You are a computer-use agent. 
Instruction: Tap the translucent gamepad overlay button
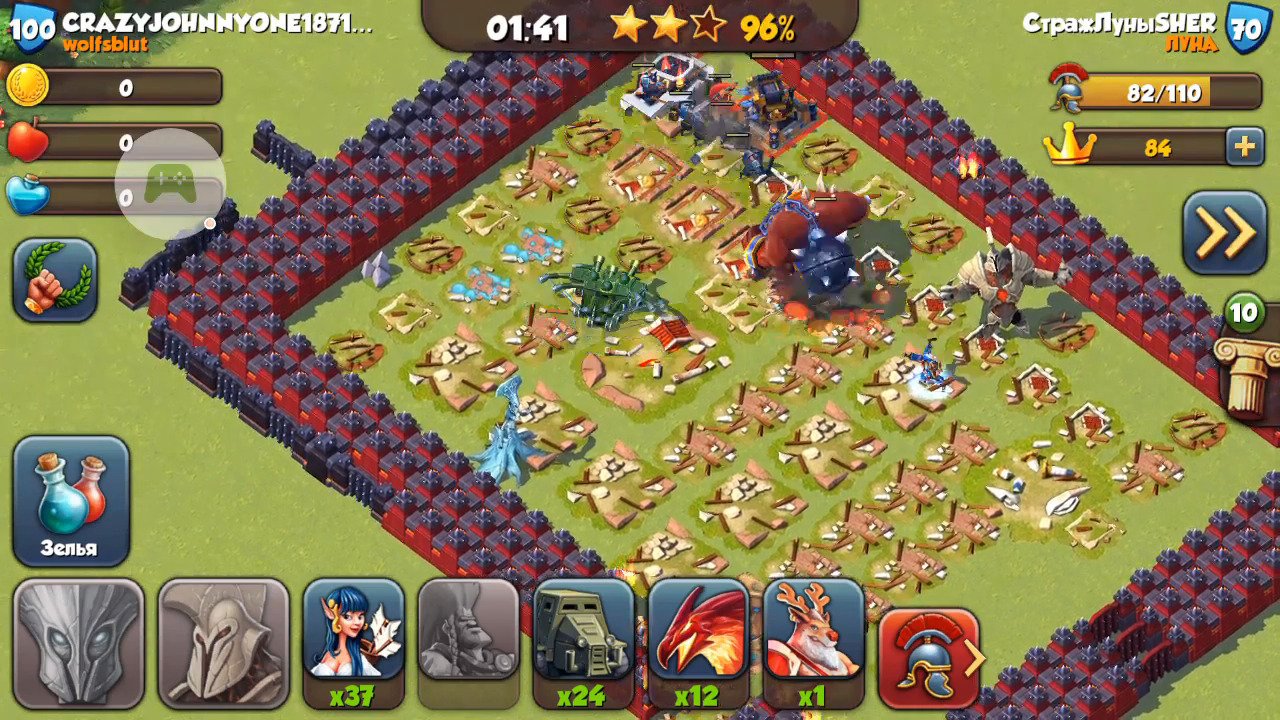click(x=170, y=184)
